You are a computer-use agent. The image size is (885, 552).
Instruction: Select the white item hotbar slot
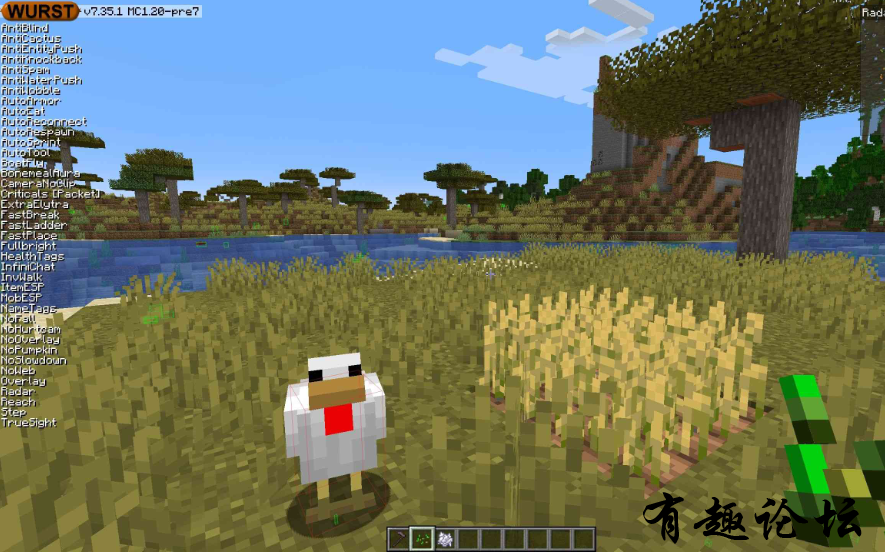click(444, 538)
